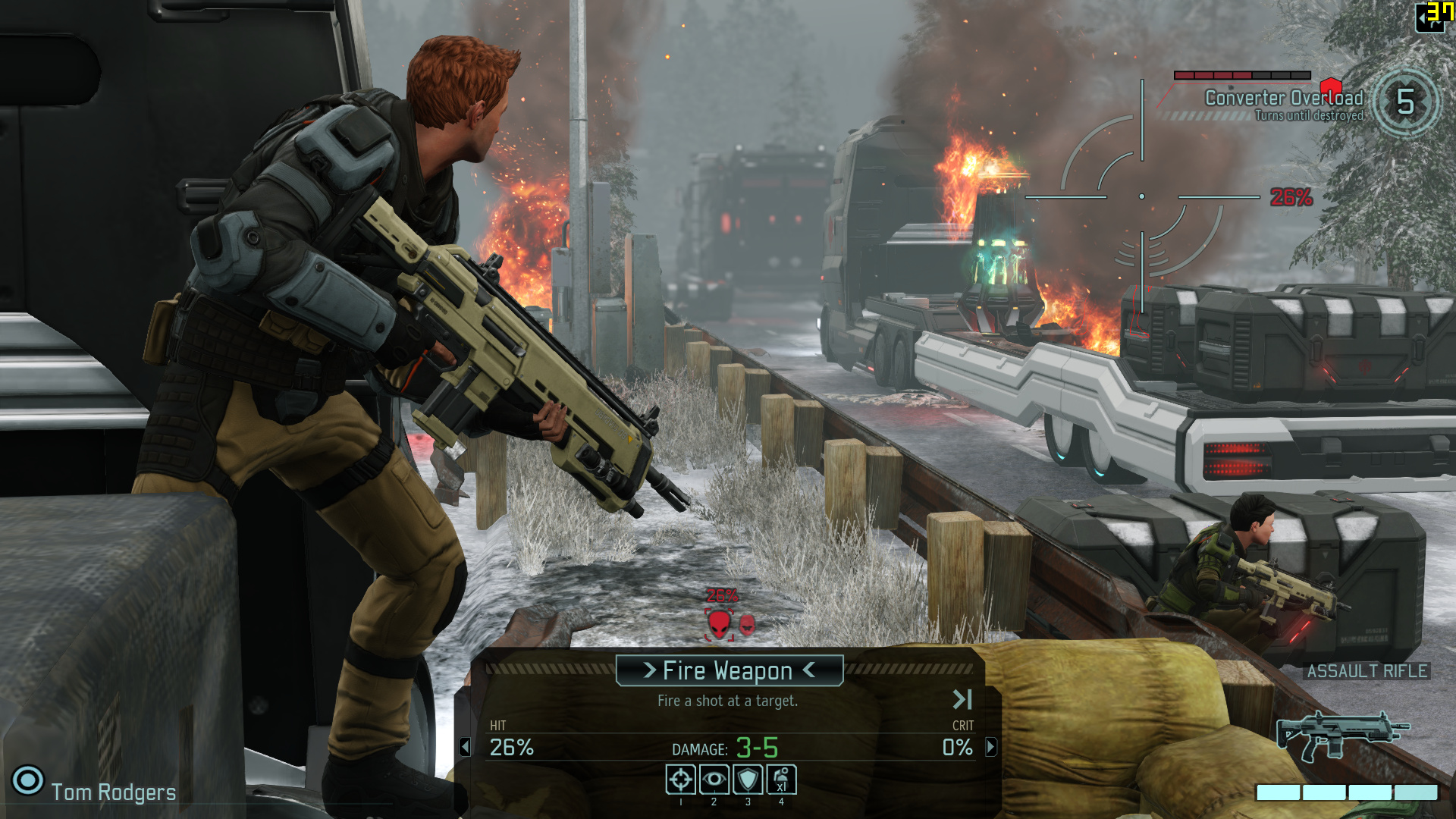Image resolution: width=1456 pixels, height=819 pixels.
Task: Use the grenade ability icon
Action: coord(781,780)
